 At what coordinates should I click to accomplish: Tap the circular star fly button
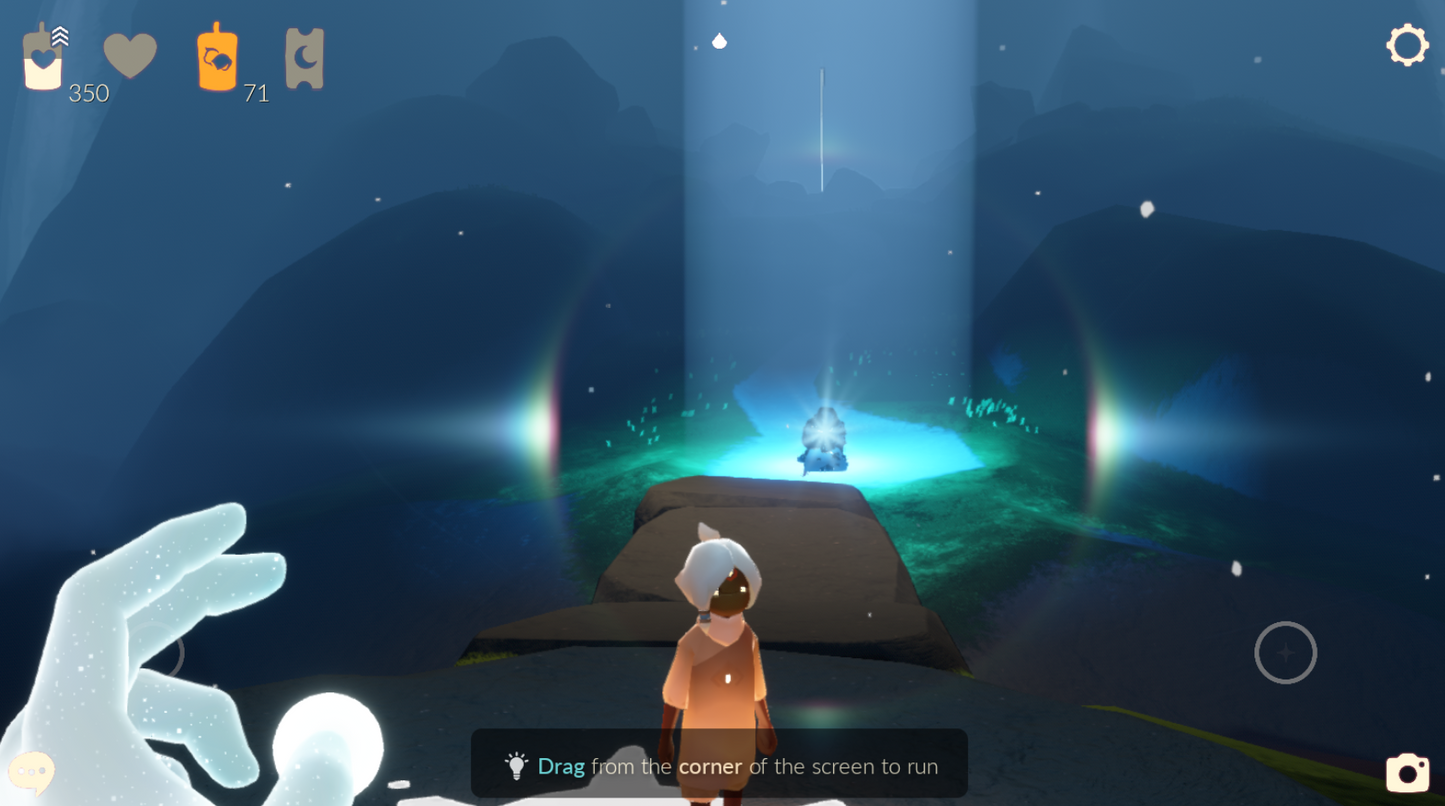click(1285, 653)
